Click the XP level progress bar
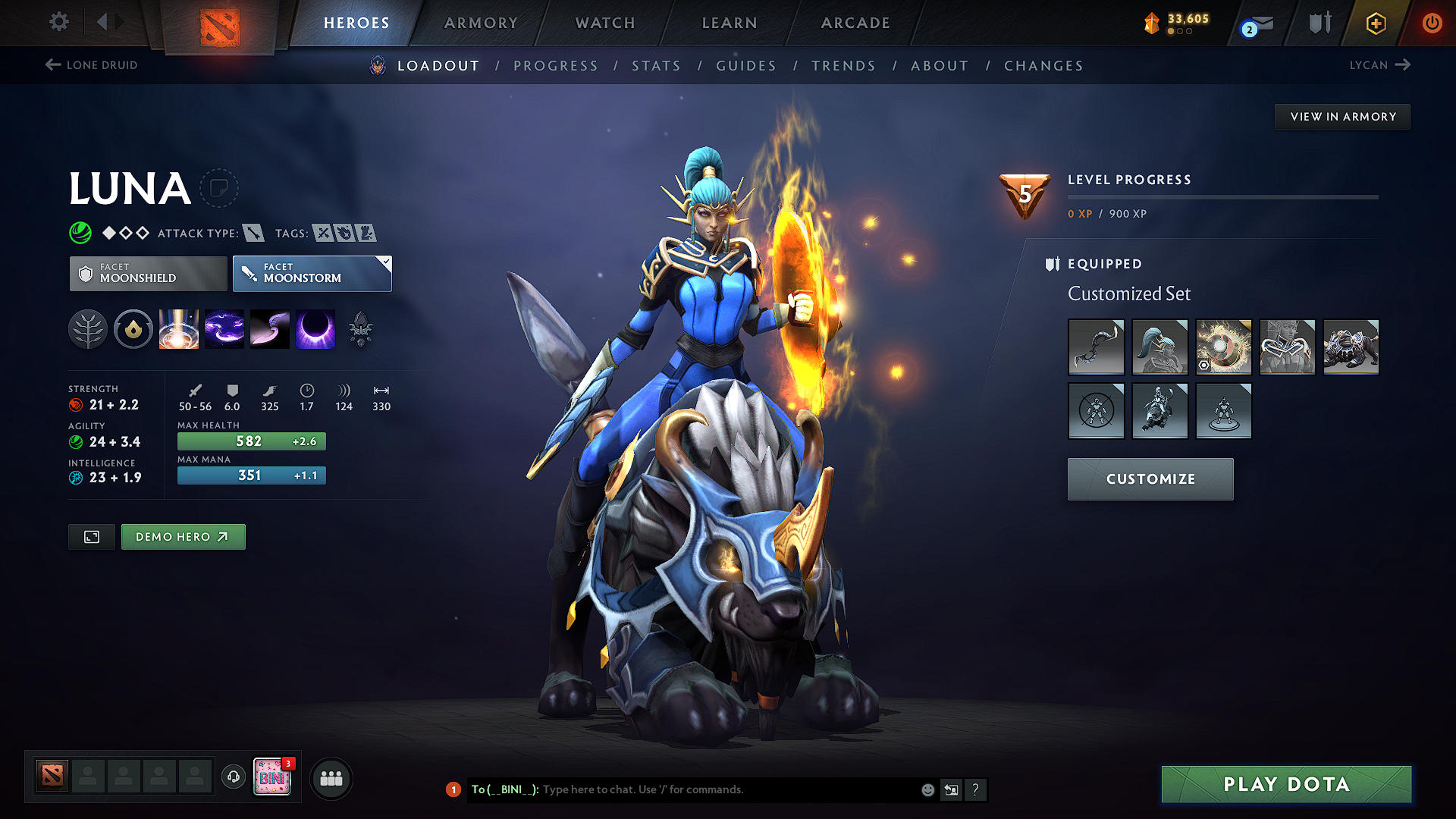 coord(1222,196)
